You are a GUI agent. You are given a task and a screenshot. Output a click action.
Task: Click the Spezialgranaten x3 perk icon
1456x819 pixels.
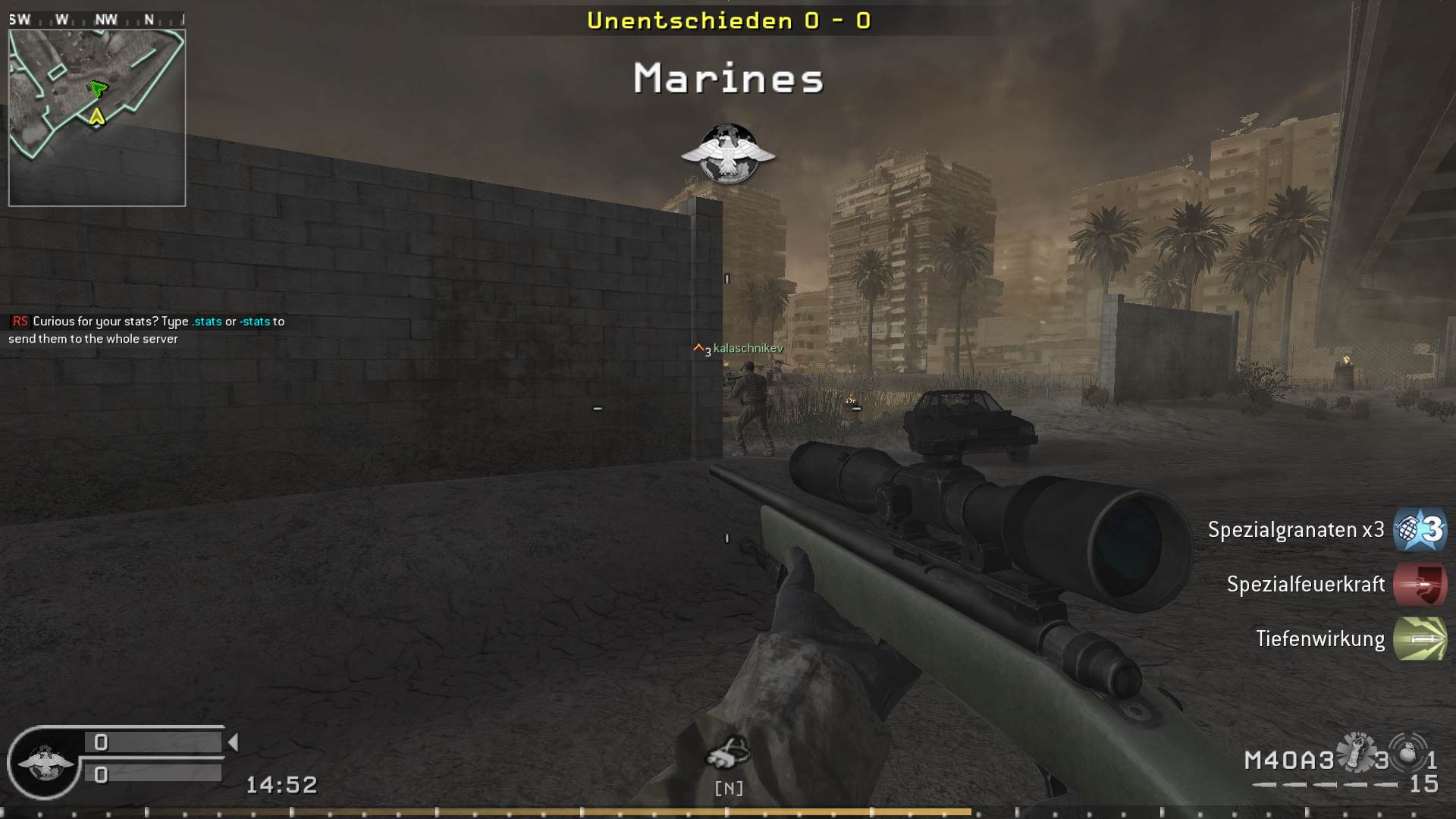[x=1418, y=530]
